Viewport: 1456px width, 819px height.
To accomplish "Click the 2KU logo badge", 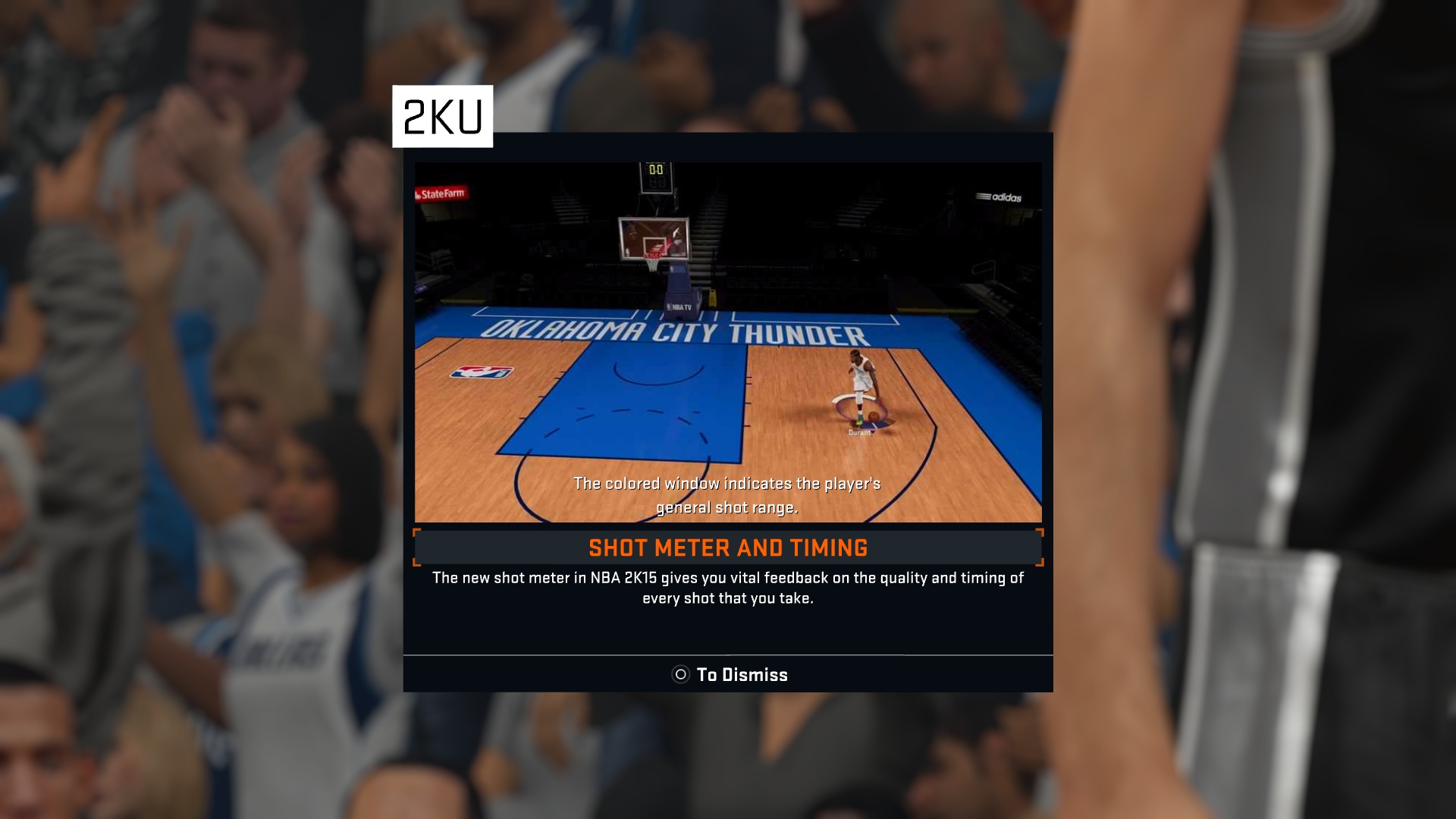I will pos(444,115).
